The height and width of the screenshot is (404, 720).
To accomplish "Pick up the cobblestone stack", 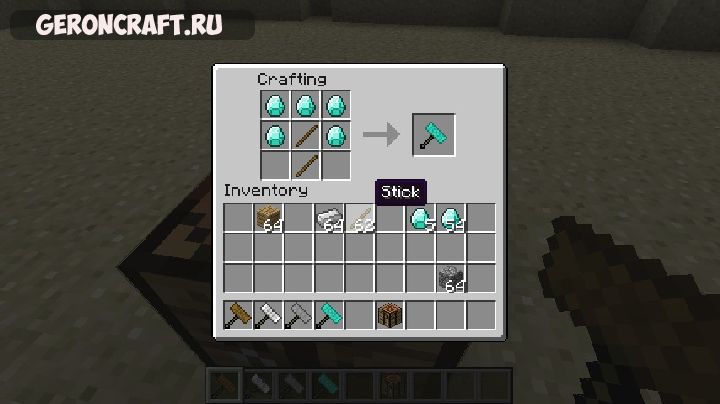I will coord(451,279).
